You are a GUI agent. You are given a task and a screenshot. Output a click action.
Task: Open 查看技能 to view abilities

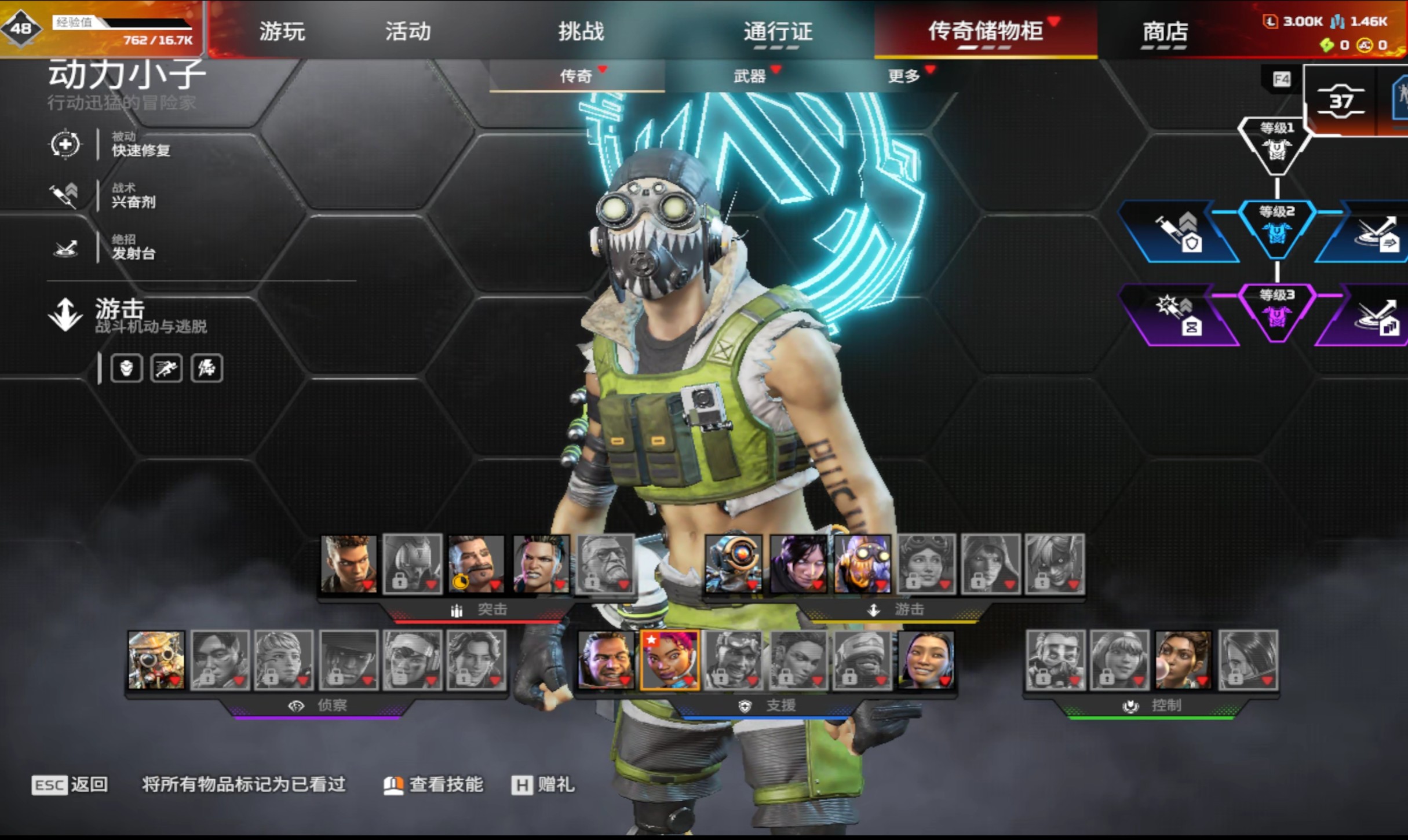[x=433, y=785]
